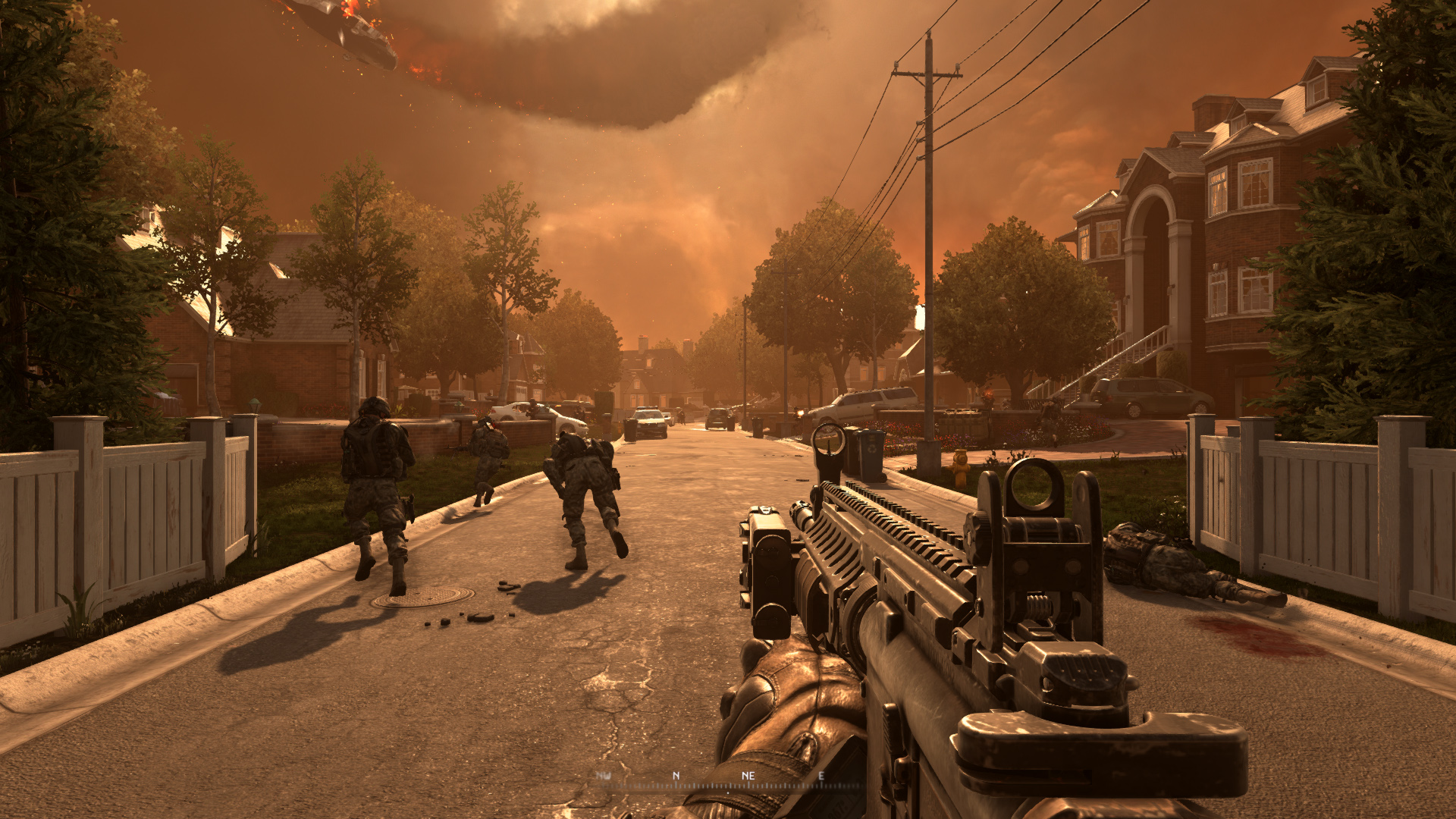Click the compass heading strip
Viewport: 1456px width, 819px height.
(728, 781)
